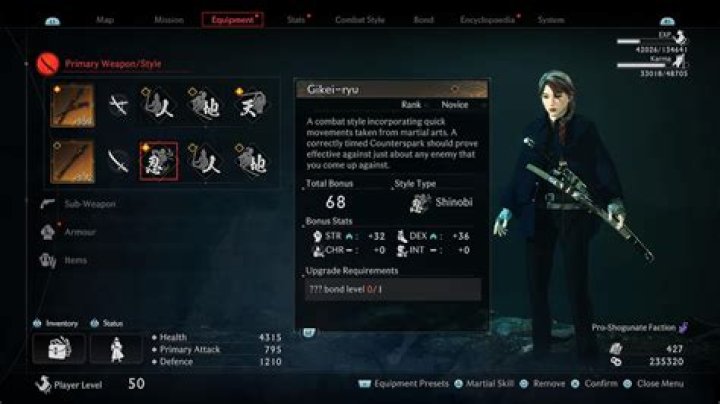The height and width of the screenshot is (404, 720).
Task: Open the Map tab
Action: point(105,19)
